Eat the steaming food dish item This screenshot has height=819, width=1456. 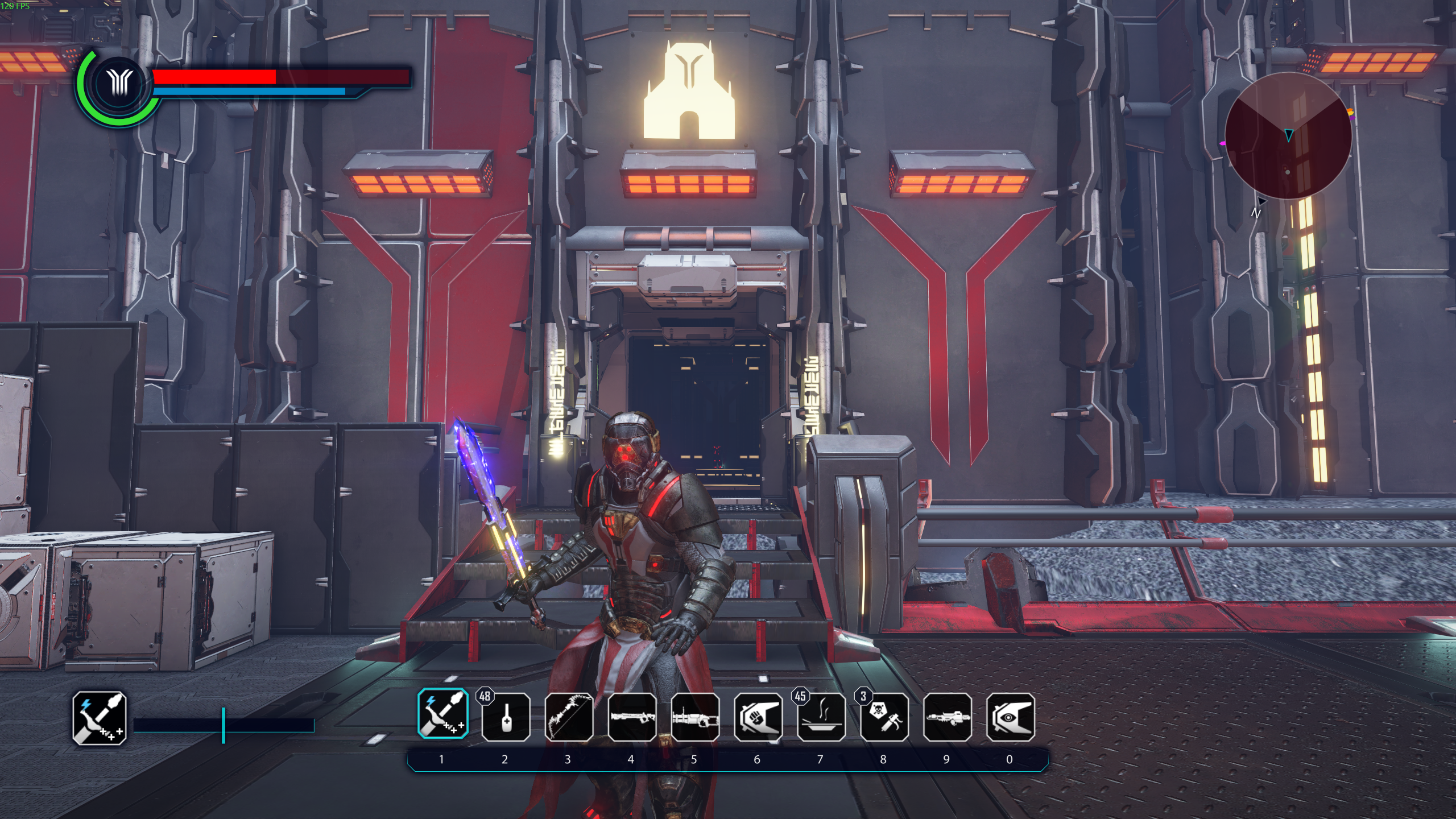point(821,717)
